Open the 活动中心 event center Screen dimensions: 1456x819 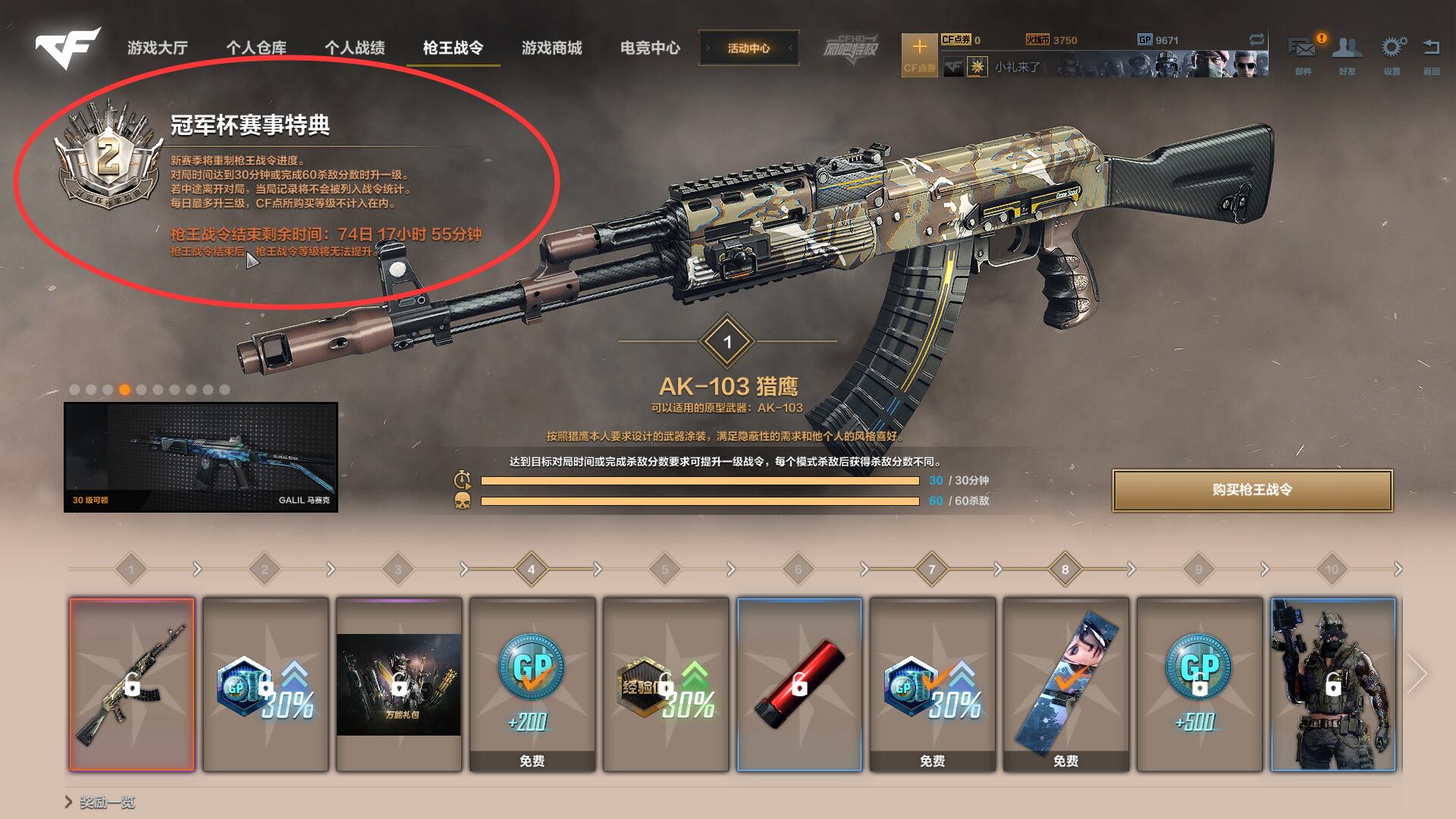coord(748,48)
